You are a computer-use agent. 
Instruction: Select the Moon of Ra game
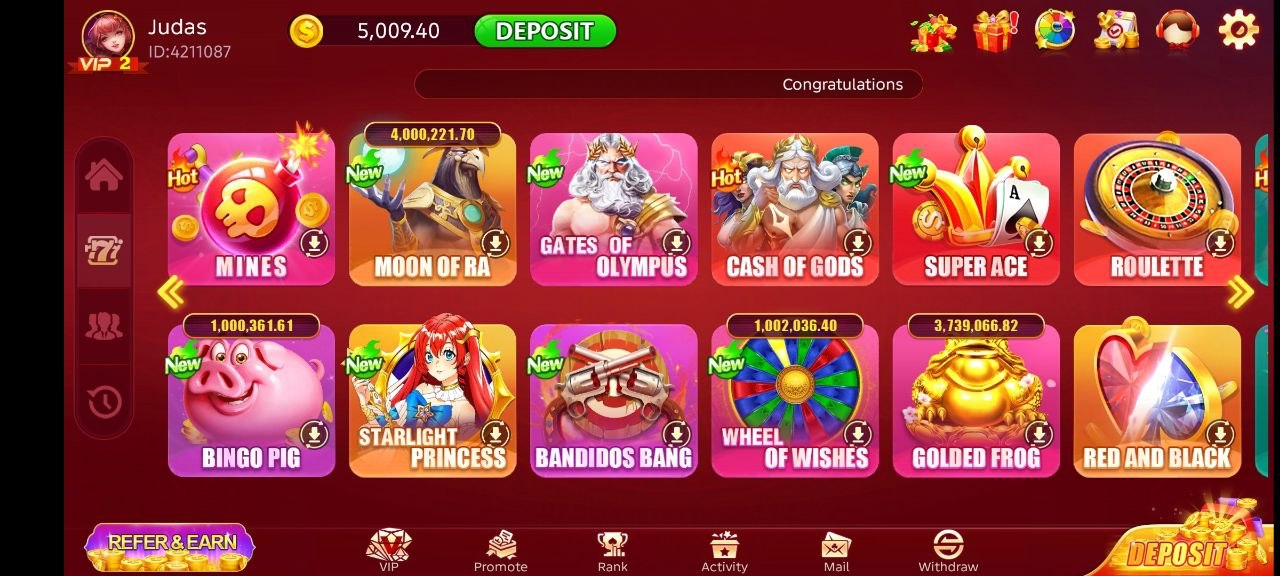(432, 210)
